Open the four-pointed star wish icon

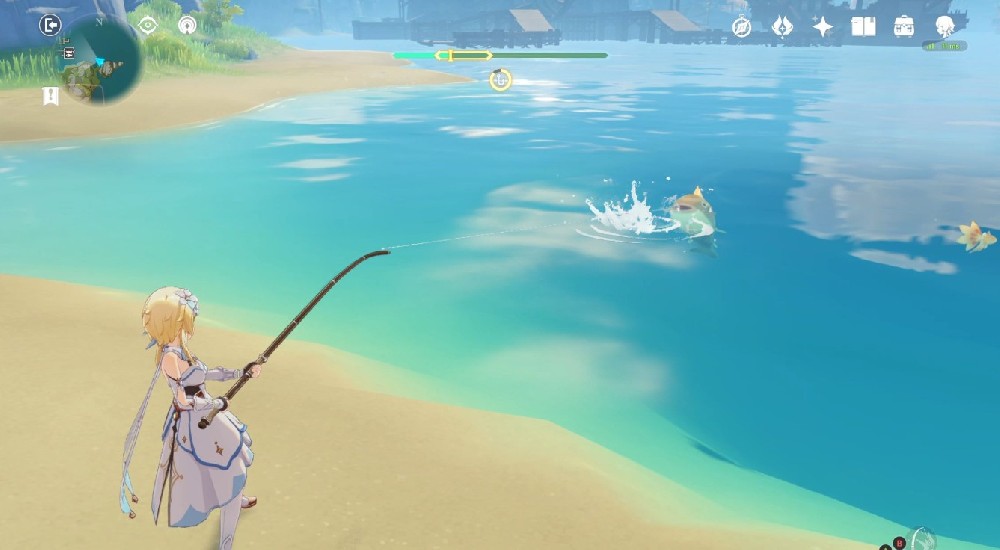(823, 27)
